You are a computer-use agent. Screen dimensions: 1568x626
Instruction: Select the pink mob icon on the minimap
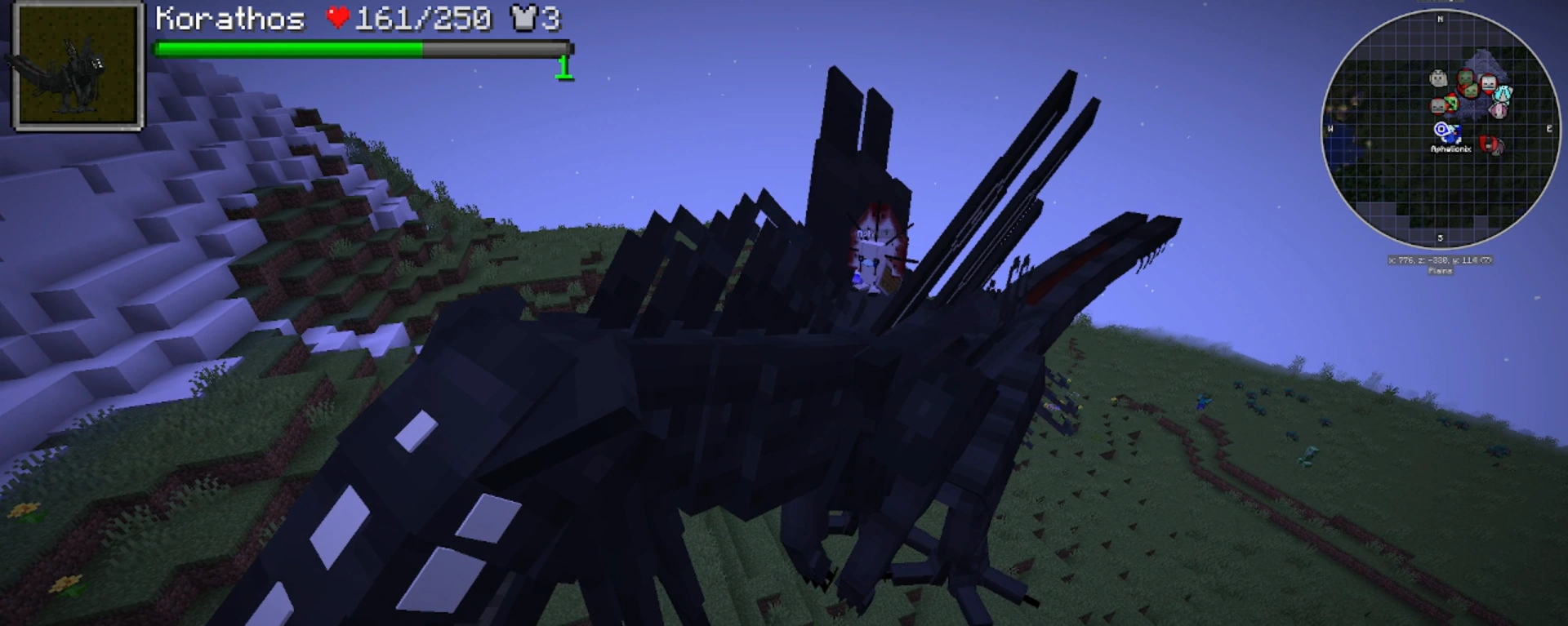1498,113
